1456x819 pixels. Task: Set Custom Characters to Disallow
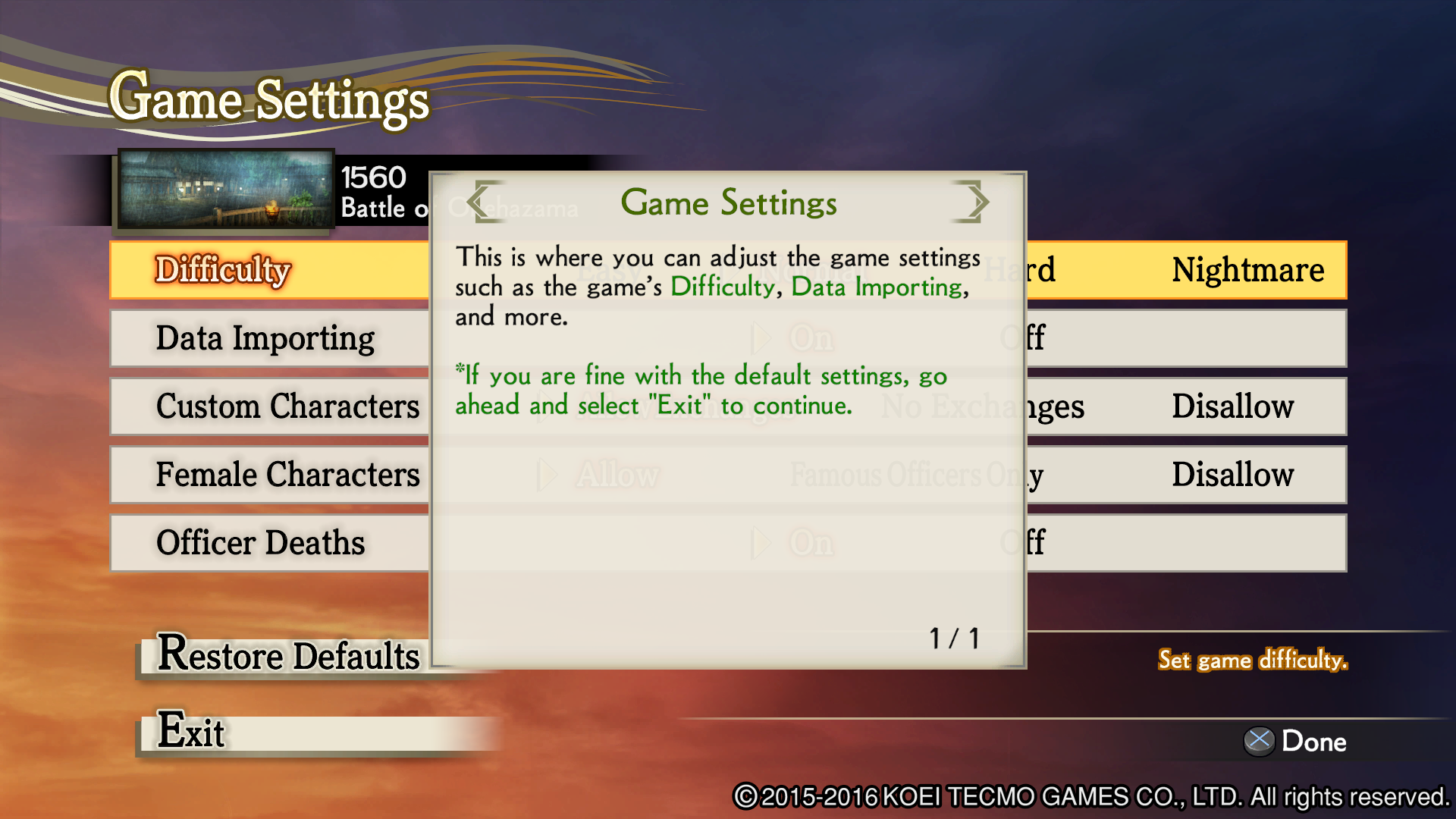pos(1233,406)
